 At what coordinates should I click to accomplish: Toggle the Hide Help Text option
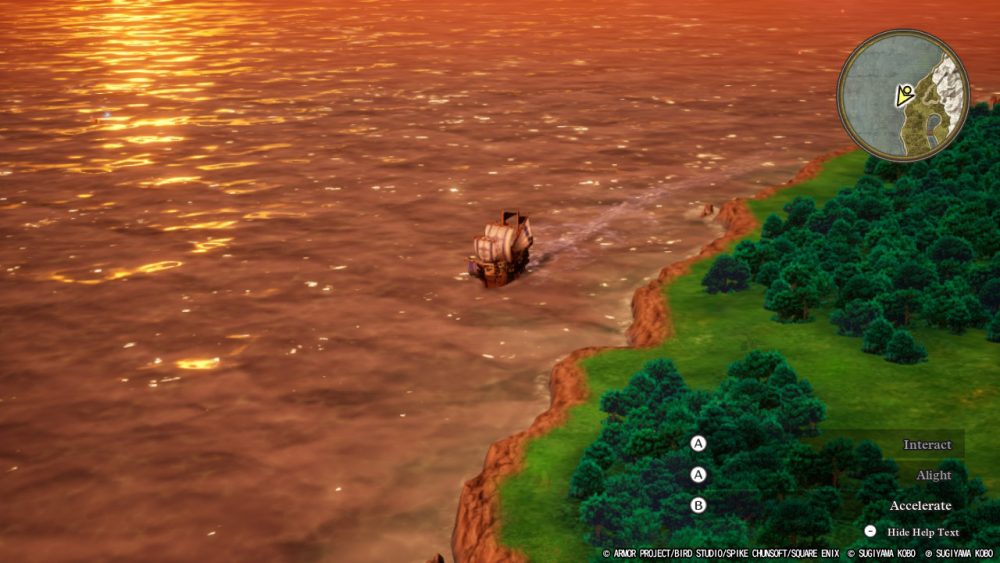tap(922, 532)
